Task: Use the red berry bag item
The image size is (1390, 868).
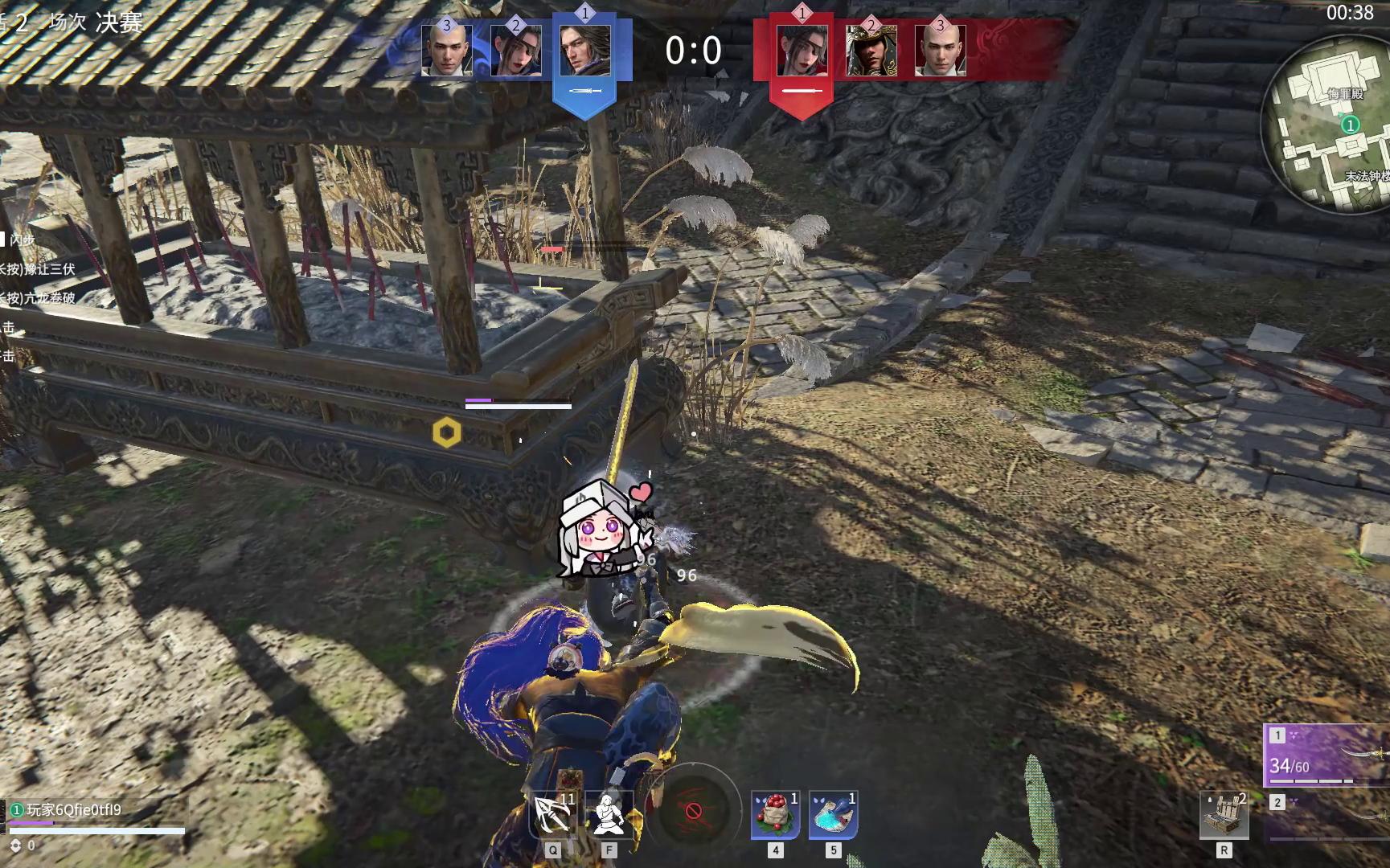Action: (x=775, y=815)
